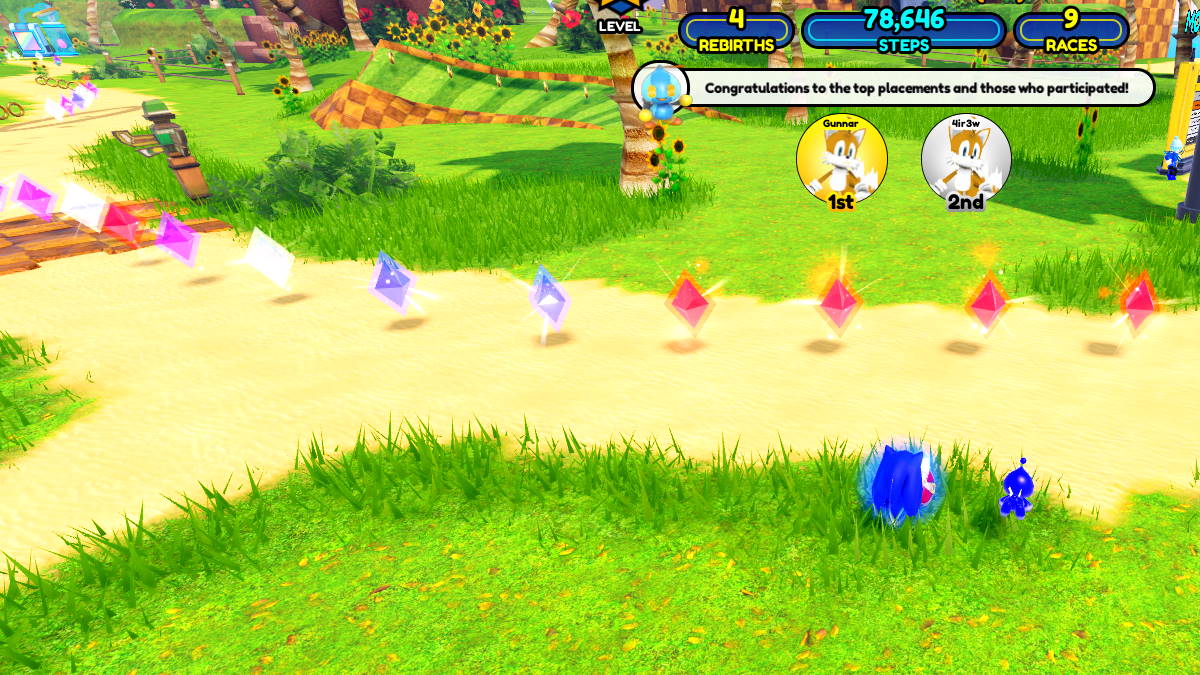
Task: Open the Rebirths panel
Action: 736,30
